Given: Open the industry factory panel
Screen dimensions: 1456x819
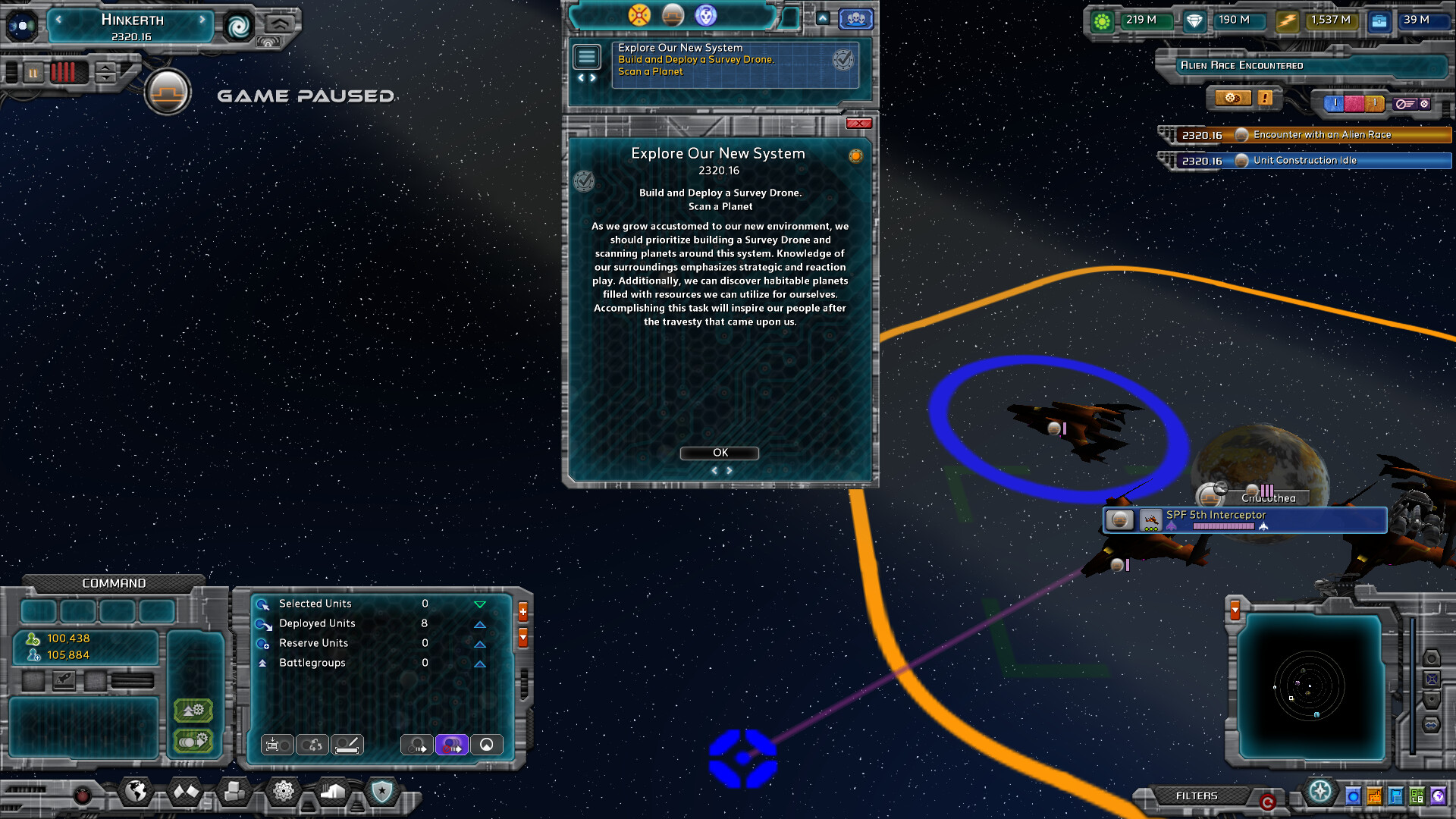Looking at the screenshot, I should [x=332, y=792].
